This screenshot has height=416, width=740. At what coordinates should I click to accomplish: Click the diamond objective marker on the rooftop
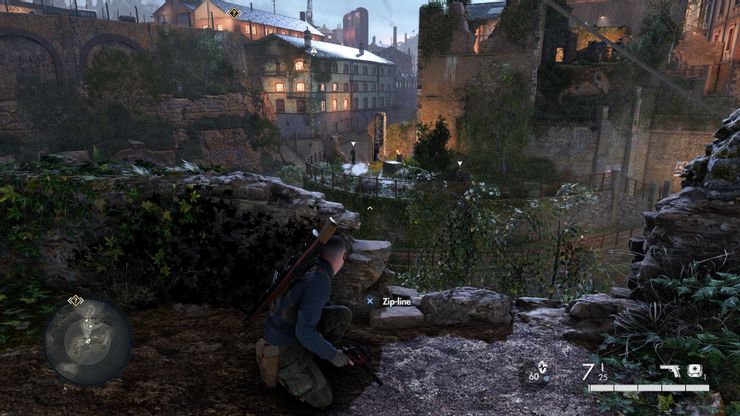(234, 13)
